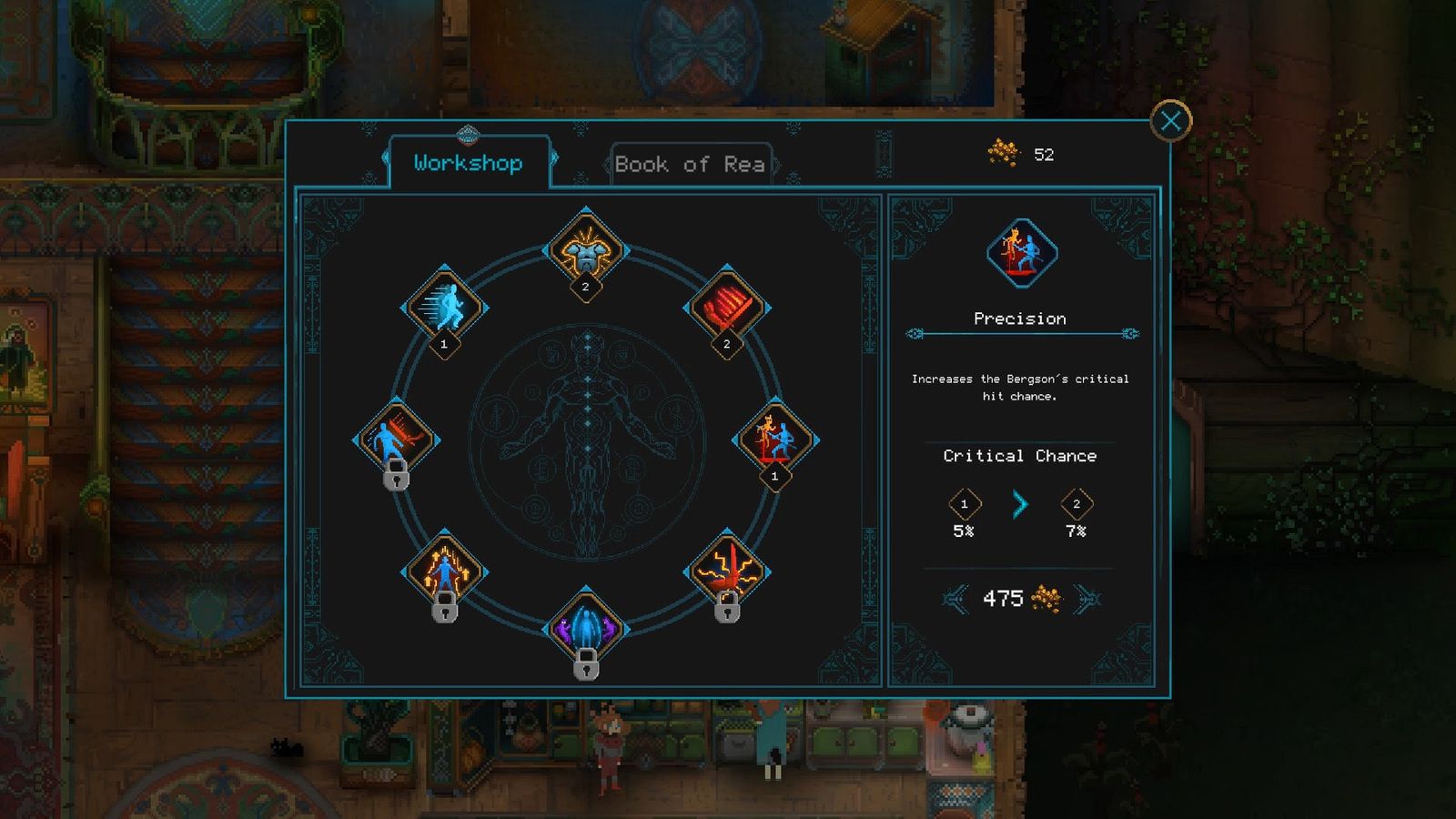Viewport: 1456px width, 819px height.
Task: Select the locked red lightning upgrade
Action: click(x=726, y=571)
